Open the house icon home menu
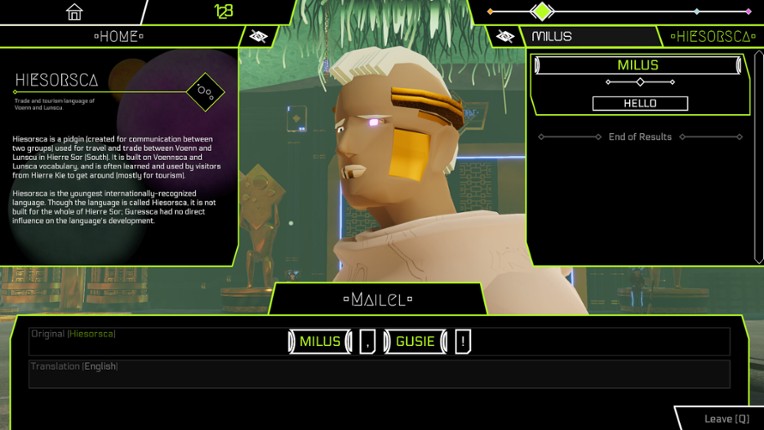 (x=74, y=12)
